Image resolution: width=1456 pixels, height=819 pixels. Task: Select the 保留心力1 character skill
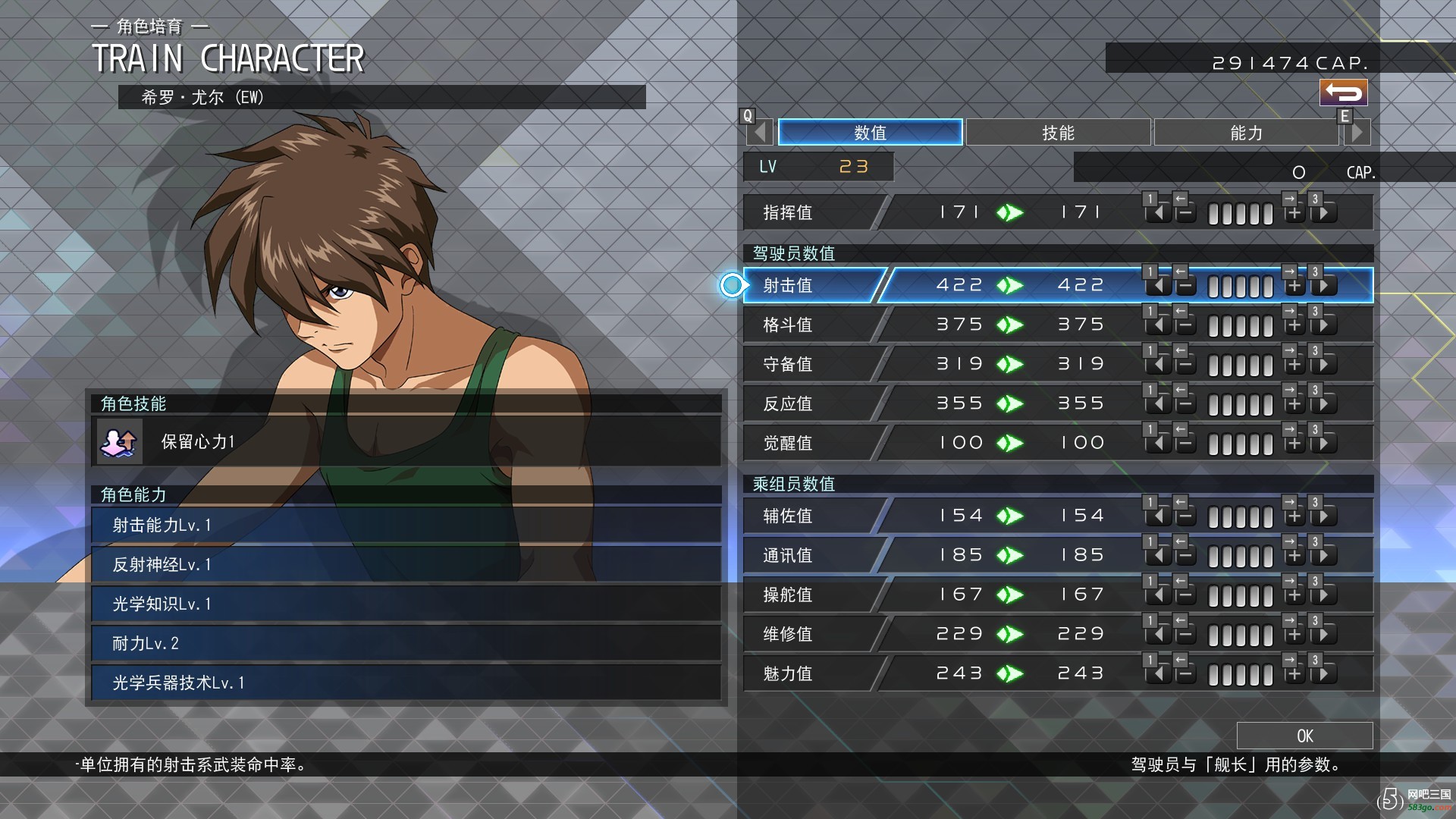pos(406,441)
